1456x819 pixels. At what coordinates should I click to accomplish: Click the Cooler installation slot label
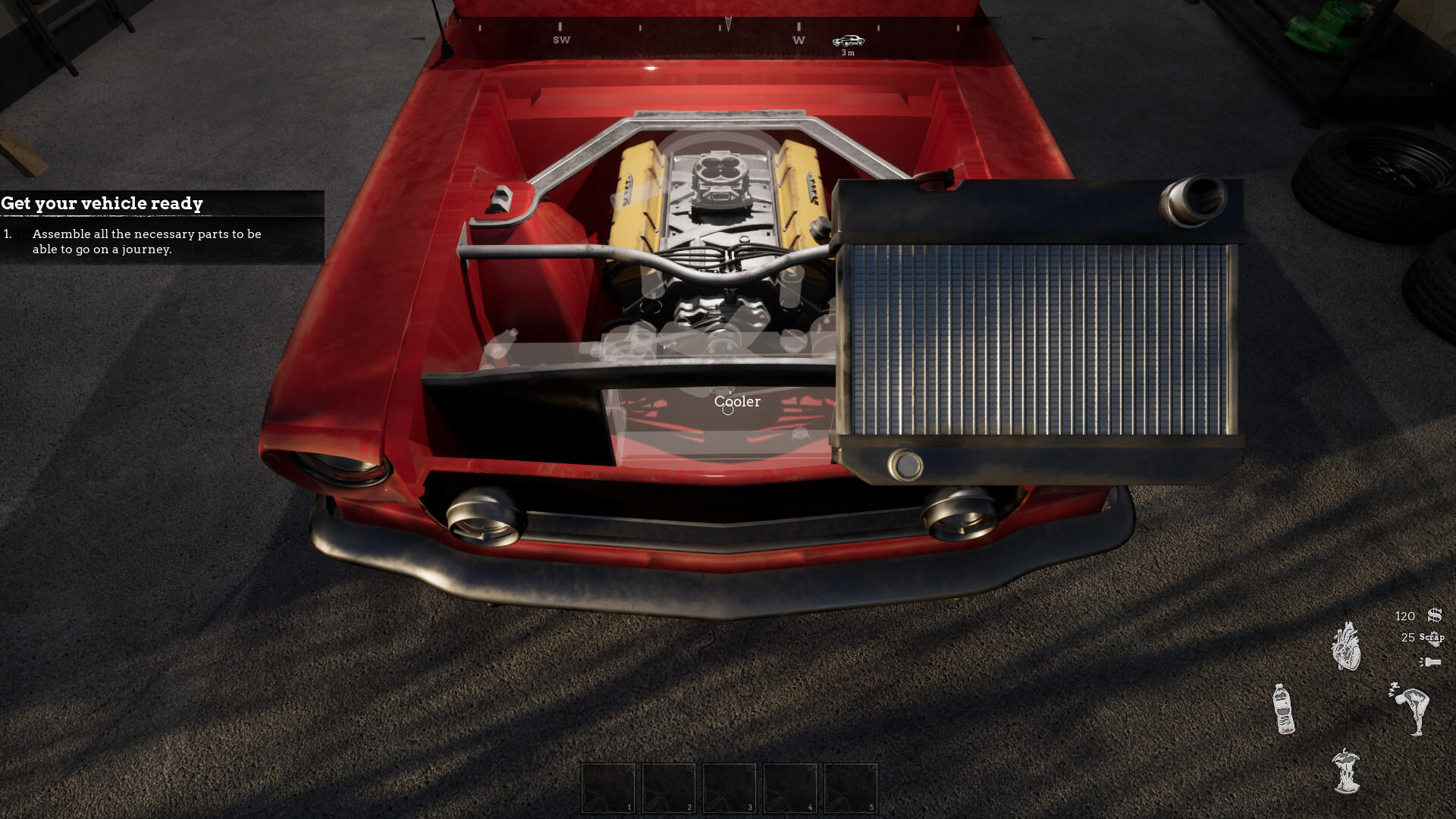point(736,402)
